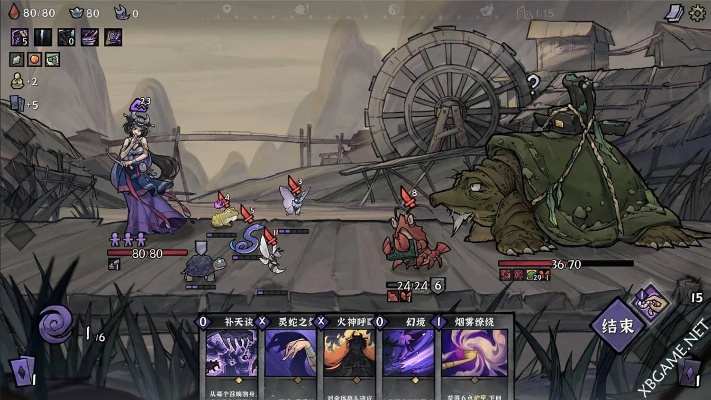
Task: Click the purple spiral energy orb
Action: click(x=56, y=324)
